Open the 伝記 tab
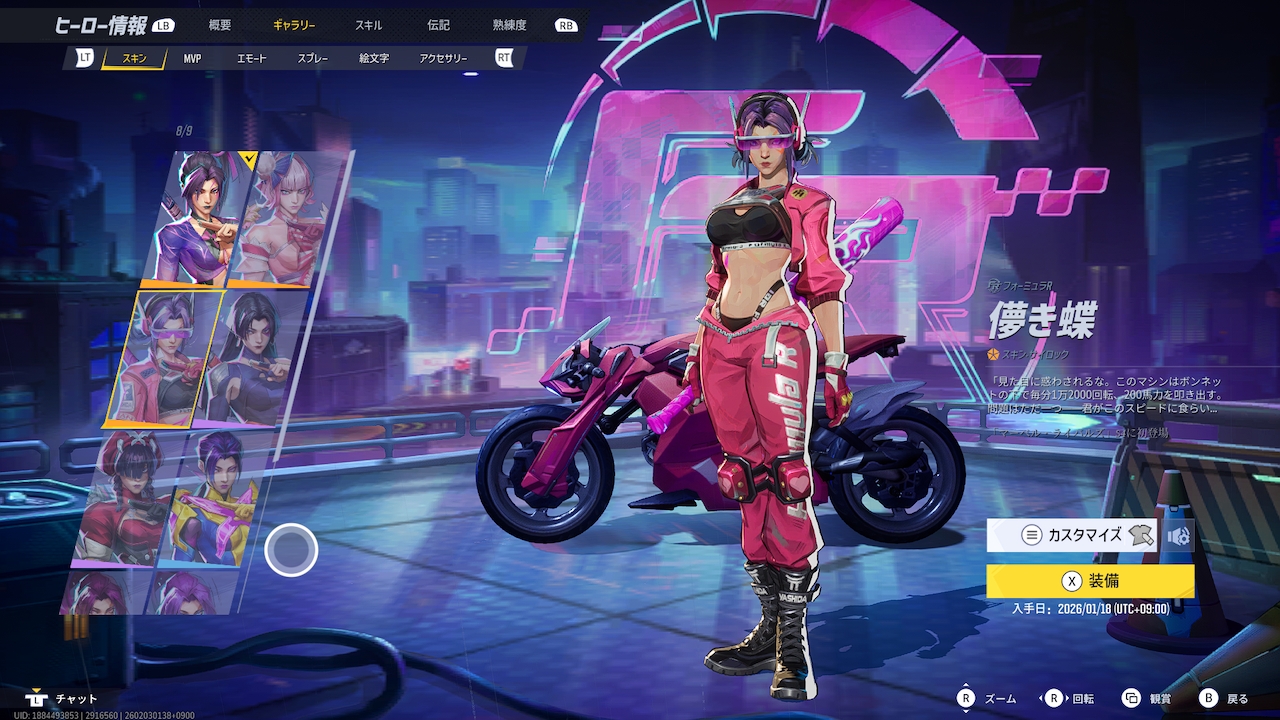 click(x=438, y=25)
